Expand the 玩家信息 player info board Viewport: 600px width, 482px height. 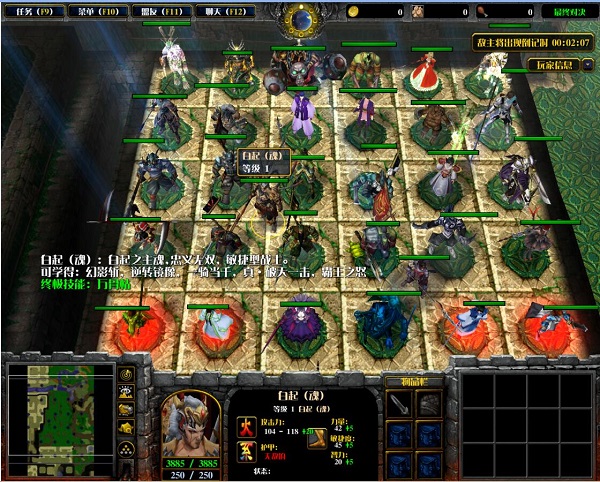557,66
